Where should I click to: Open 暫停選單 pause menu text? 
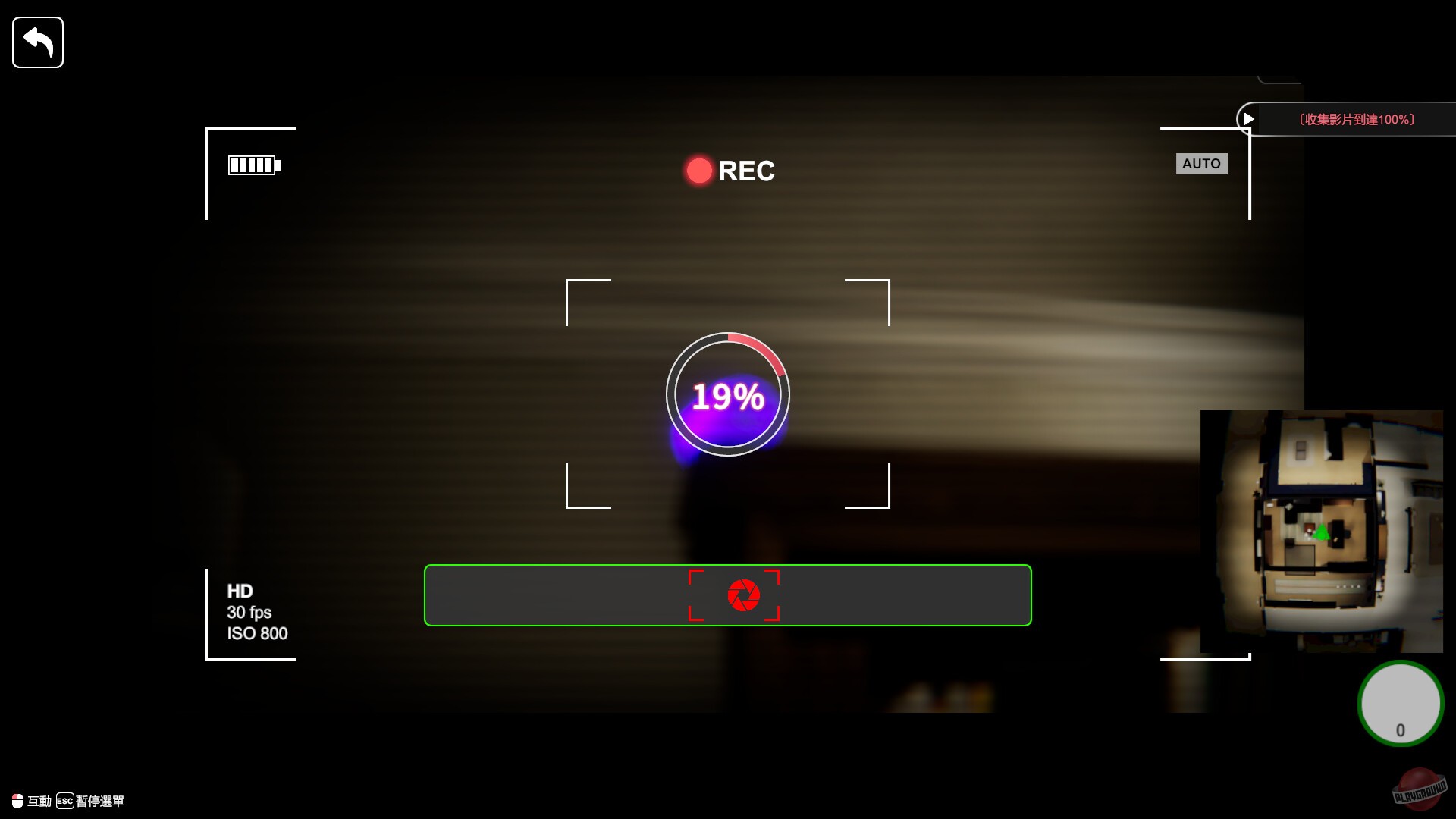101,801
